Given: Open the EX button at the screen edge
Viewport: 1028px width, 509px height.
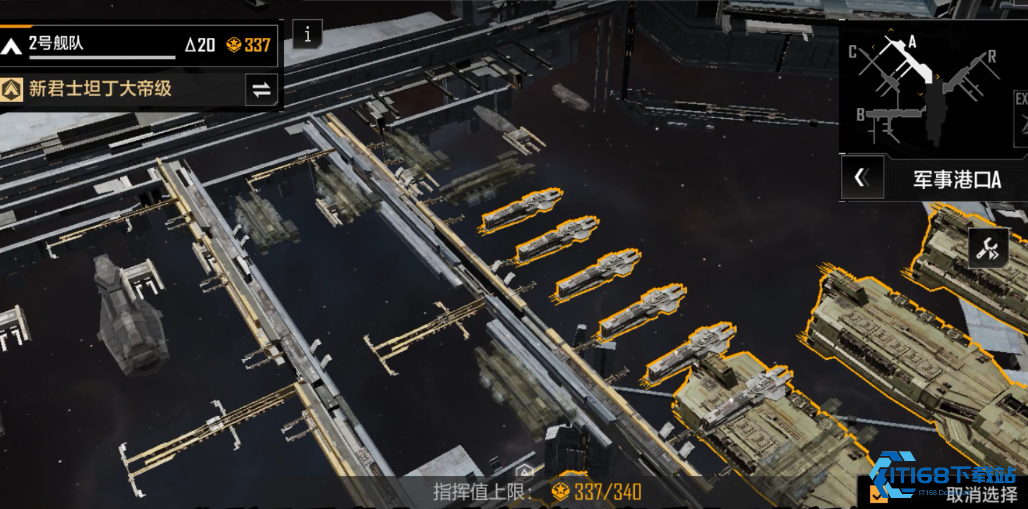Looking at the screenshot, I should 1021,100.
